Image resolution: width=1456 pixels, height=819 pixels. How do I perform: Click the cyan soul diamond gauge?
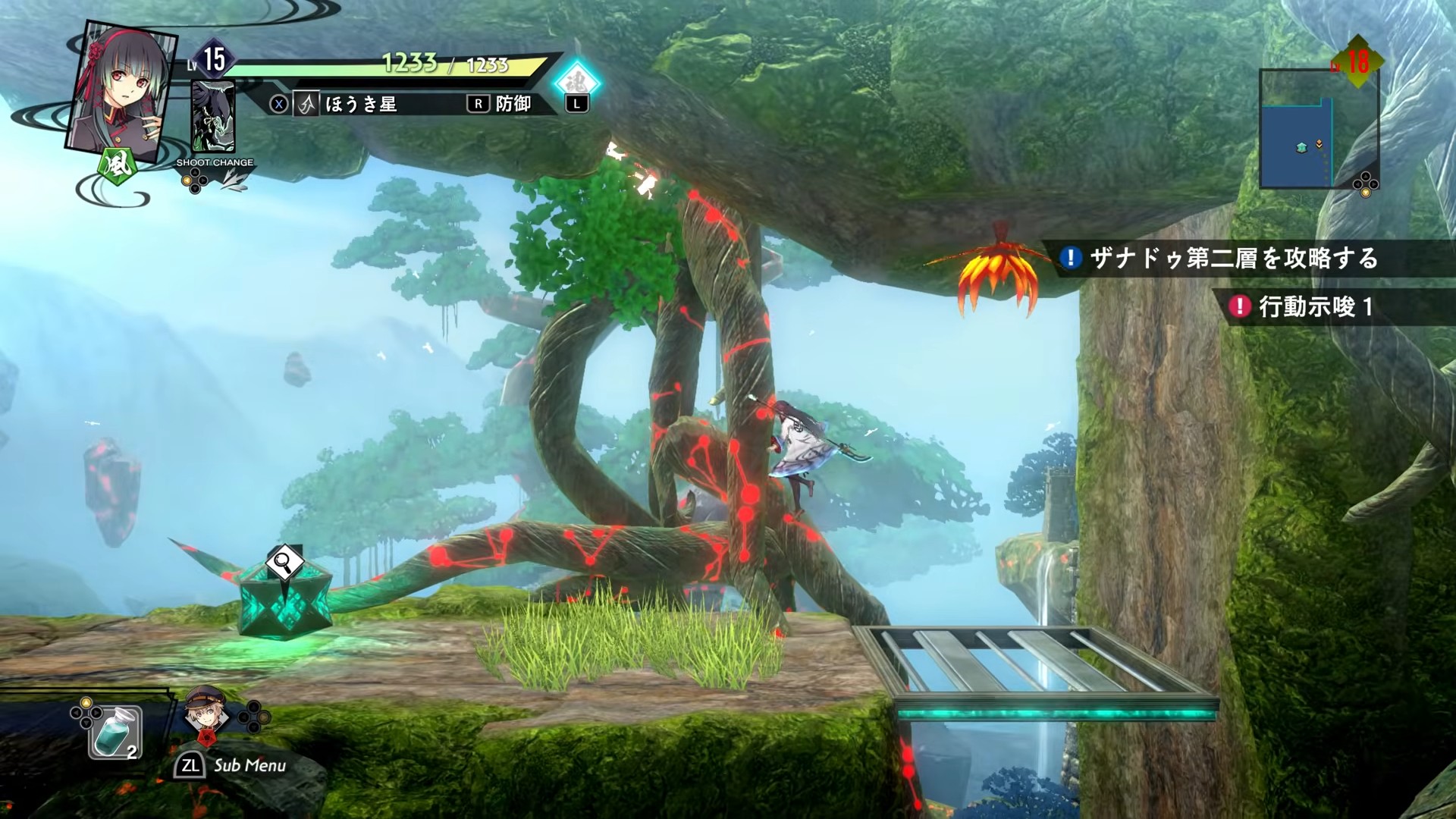[577, 83]
